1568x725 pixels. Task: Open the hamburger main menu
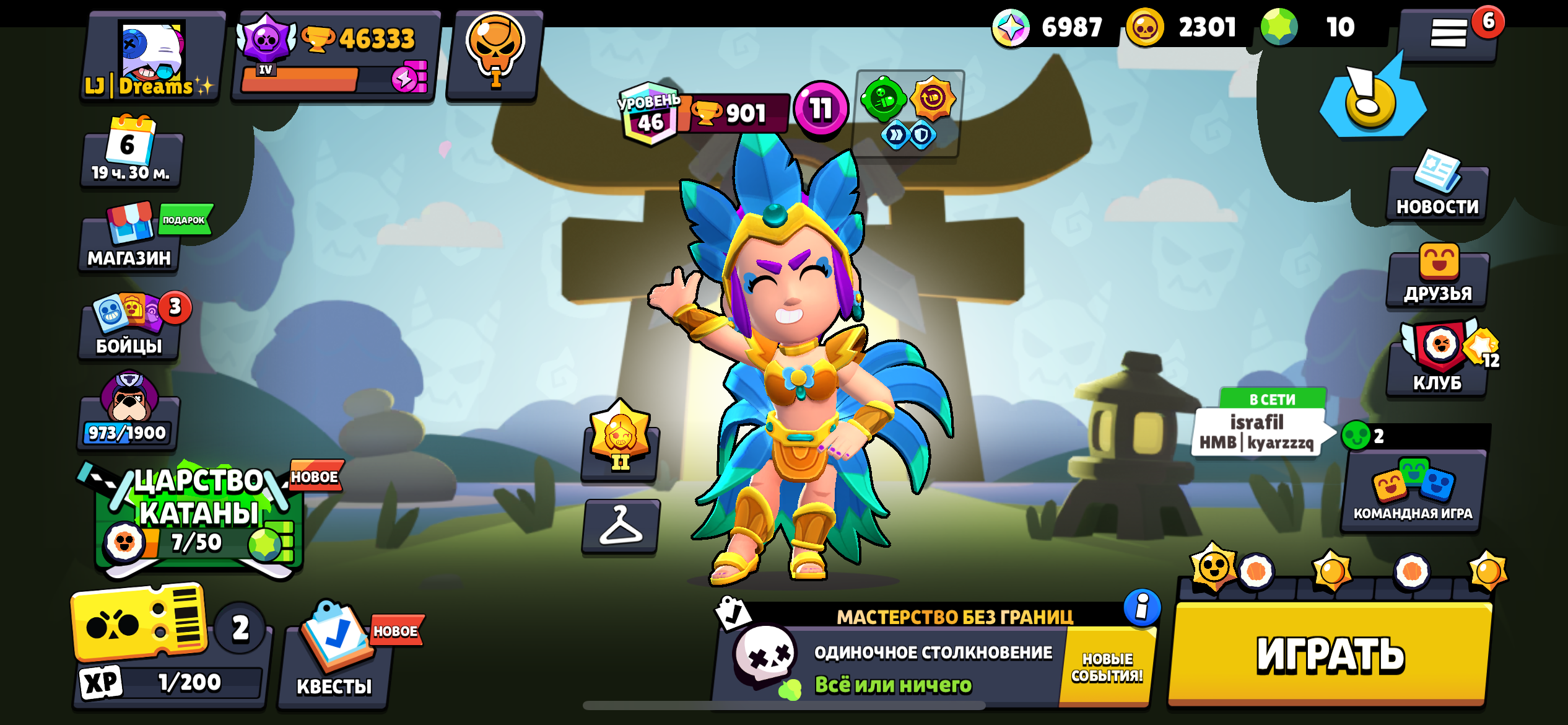coord(1448,34)
